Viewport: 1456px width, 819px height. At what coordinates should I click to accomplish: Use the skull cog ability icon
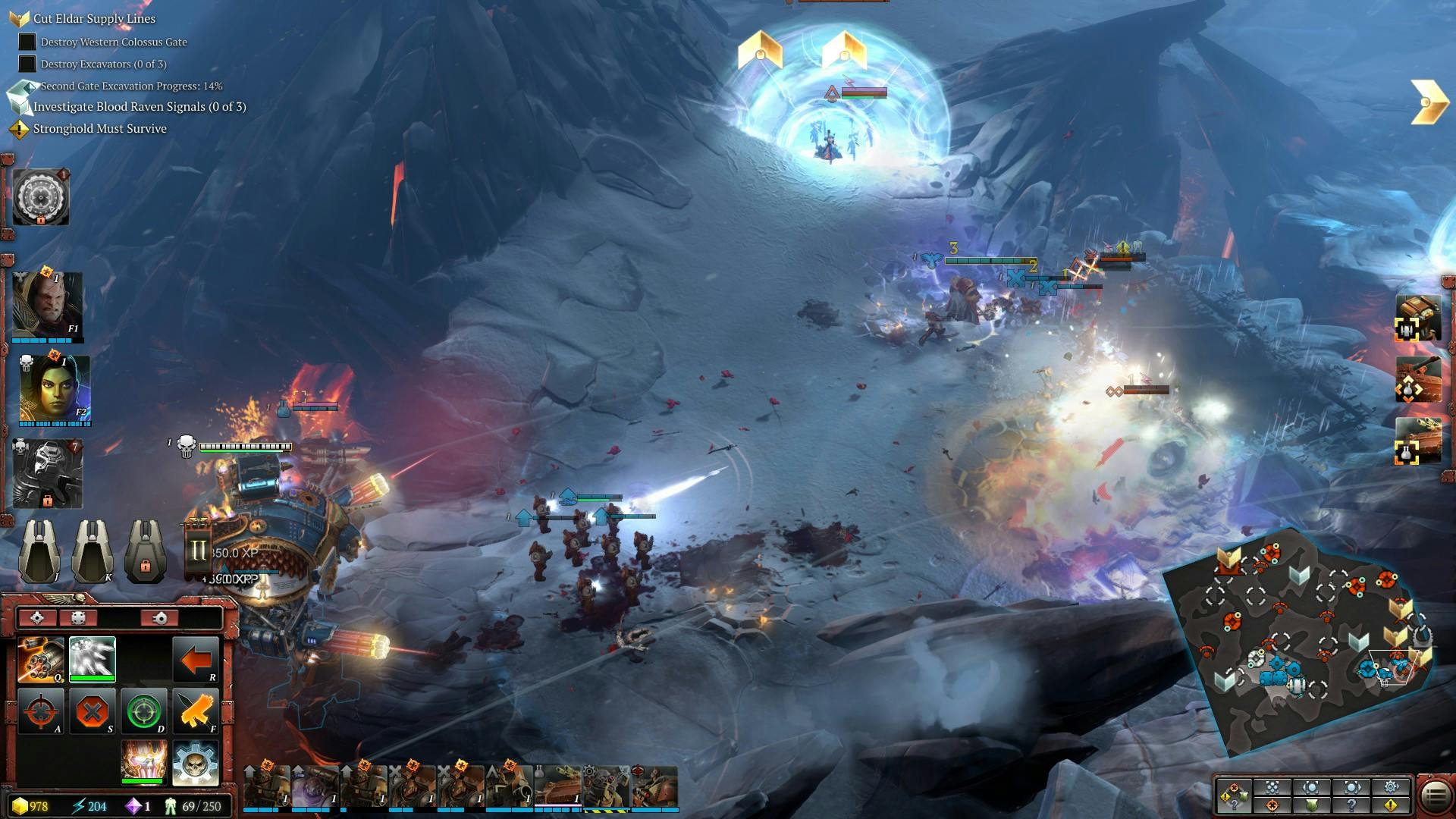196,763
